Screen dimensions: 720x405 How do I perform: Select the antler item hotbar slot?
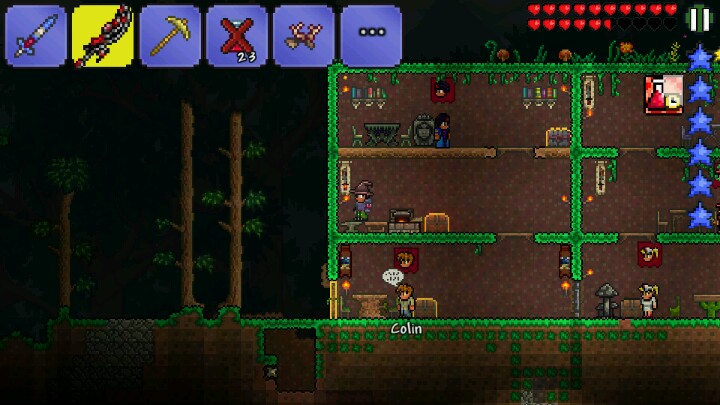click(x=304, y=36)
